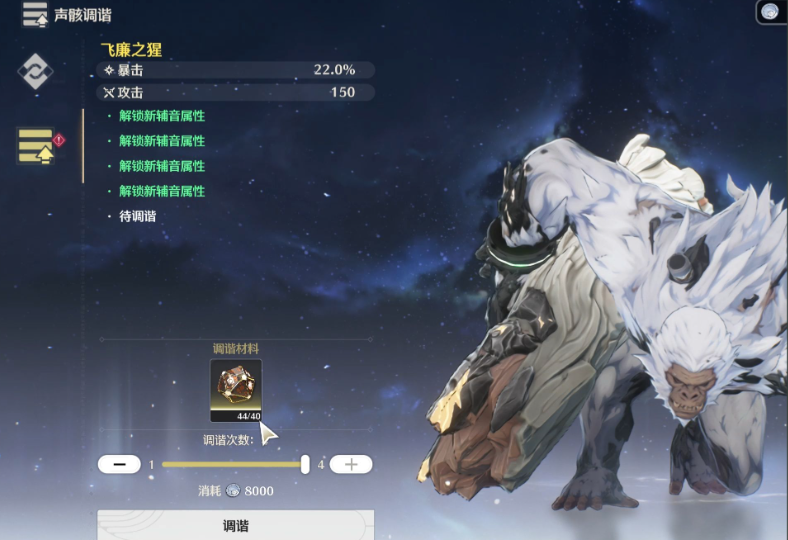
Task: Adjust the 调谐次数 slider handle
Action: coord(305,464)
